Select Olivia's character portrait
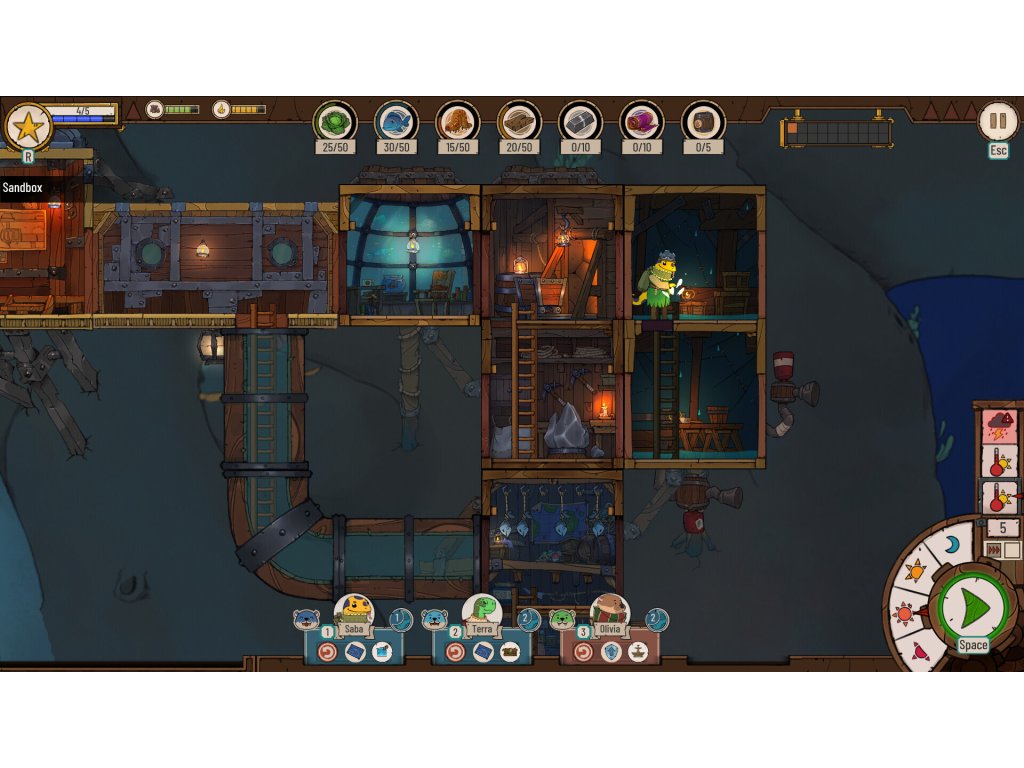Viewport: 1024px width, 768px height. [x=609, y=608]
